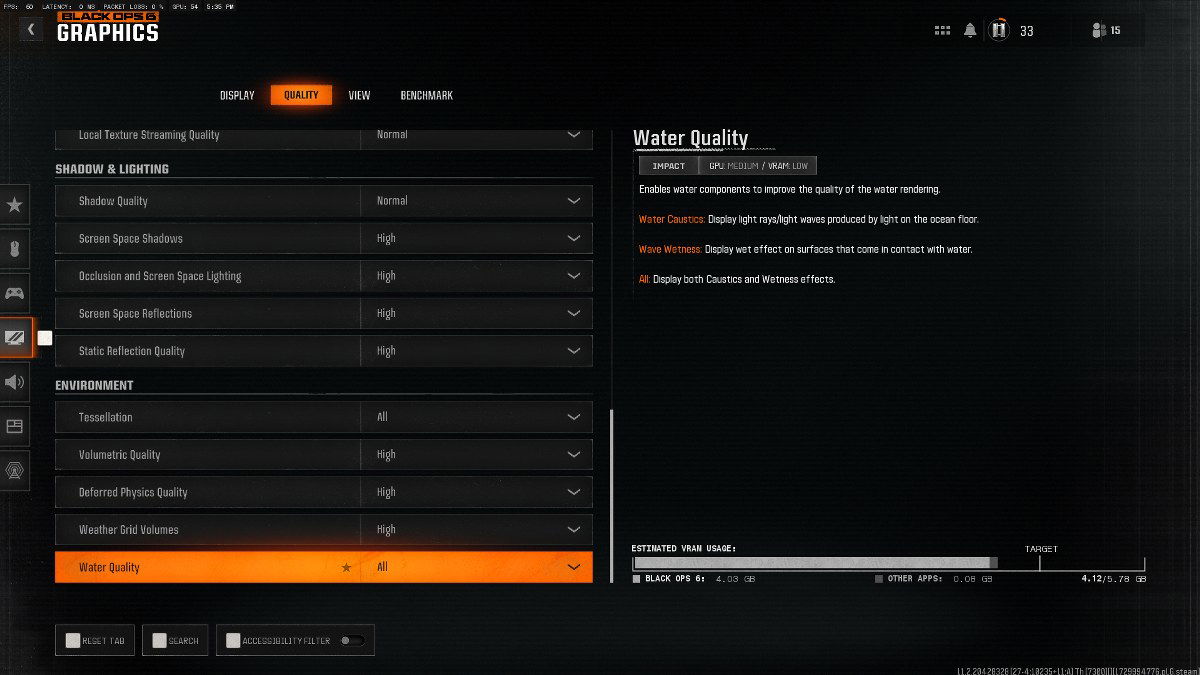Image resolution: width=1200 pixels, height=675 pixels.
Task: Select the Benchmark tab
Action: coord(426,96)
